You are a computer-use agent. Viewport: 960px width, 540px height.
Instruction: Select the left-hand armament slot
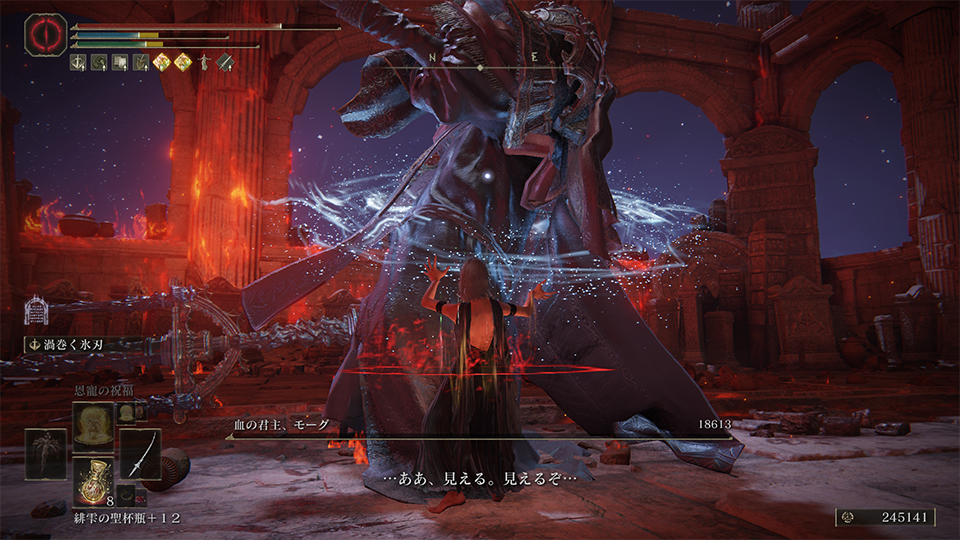(46, 454)
